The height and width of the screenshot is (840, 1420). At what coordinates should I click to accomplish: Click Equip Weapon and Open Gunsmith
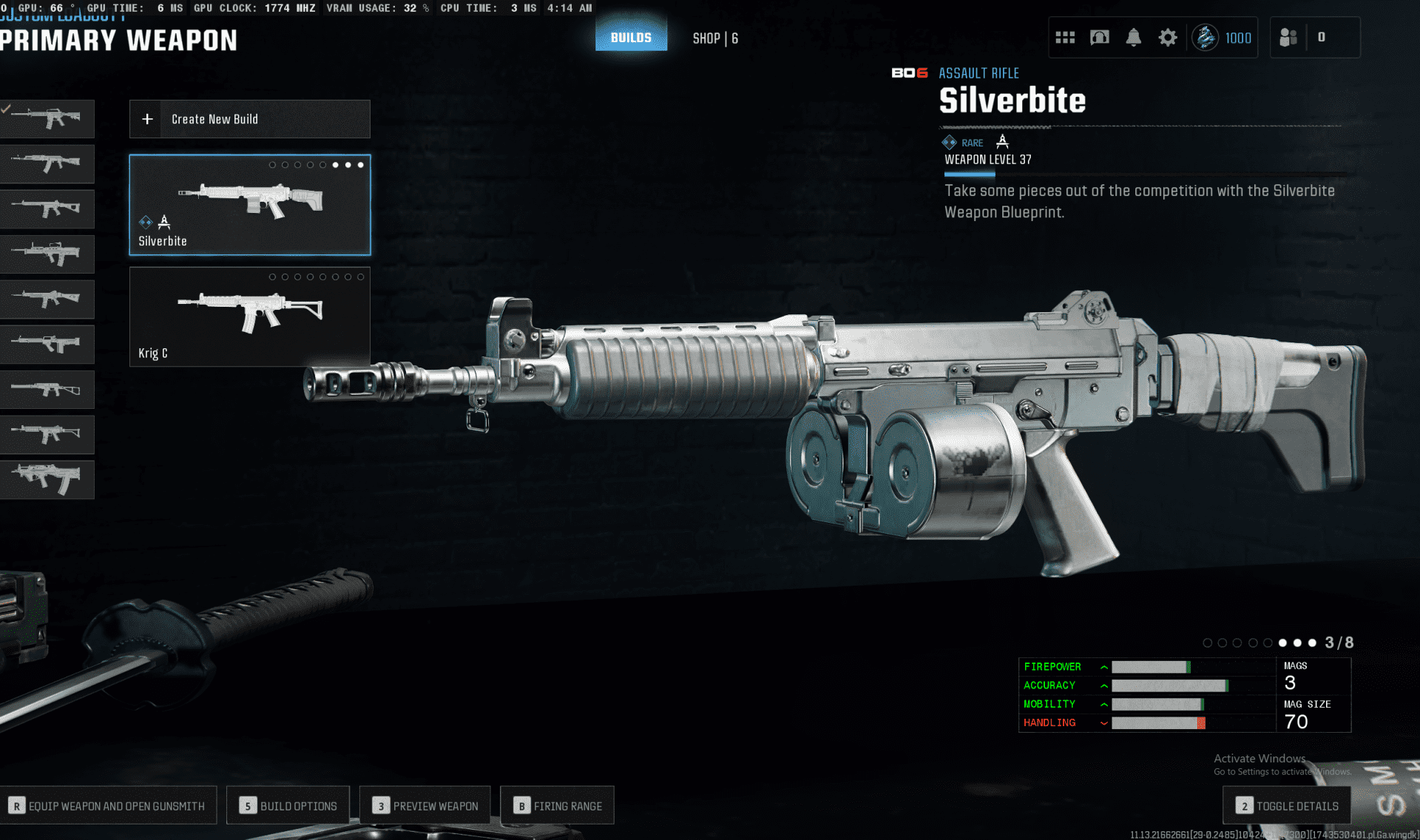tap(108, 805)
